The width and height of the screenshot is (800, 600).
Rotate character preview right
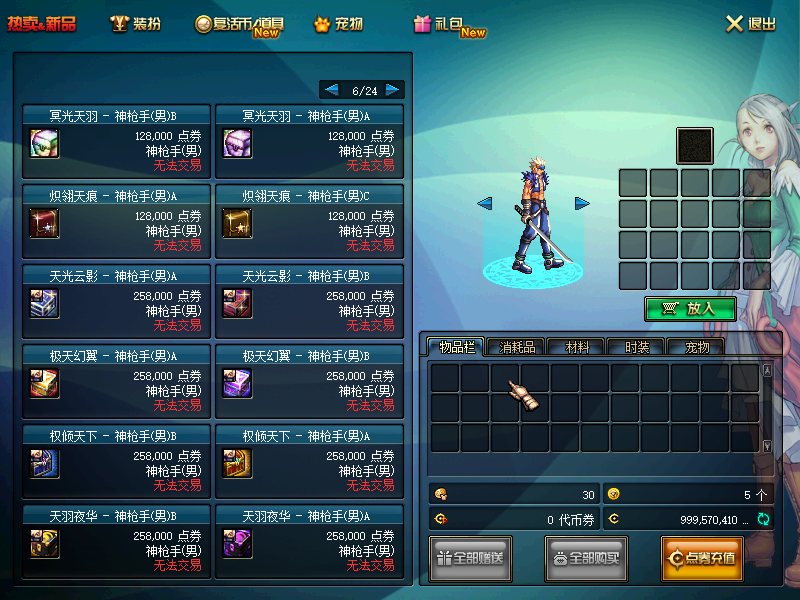click(x=582, y=203)
